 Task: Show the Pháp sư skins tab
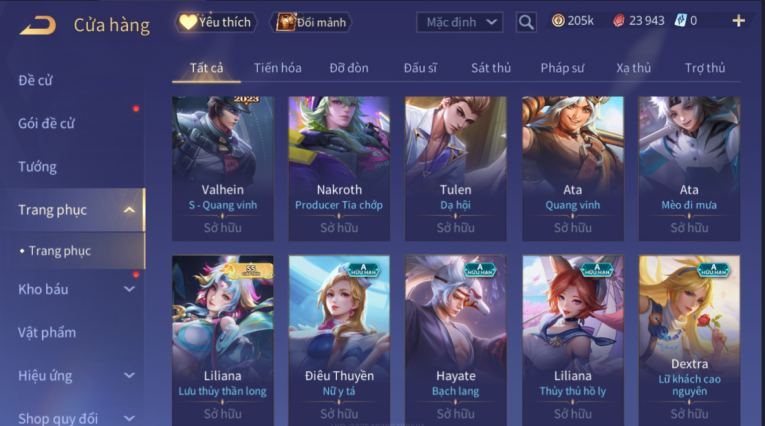pyautogui.click(x=563, y=68)
